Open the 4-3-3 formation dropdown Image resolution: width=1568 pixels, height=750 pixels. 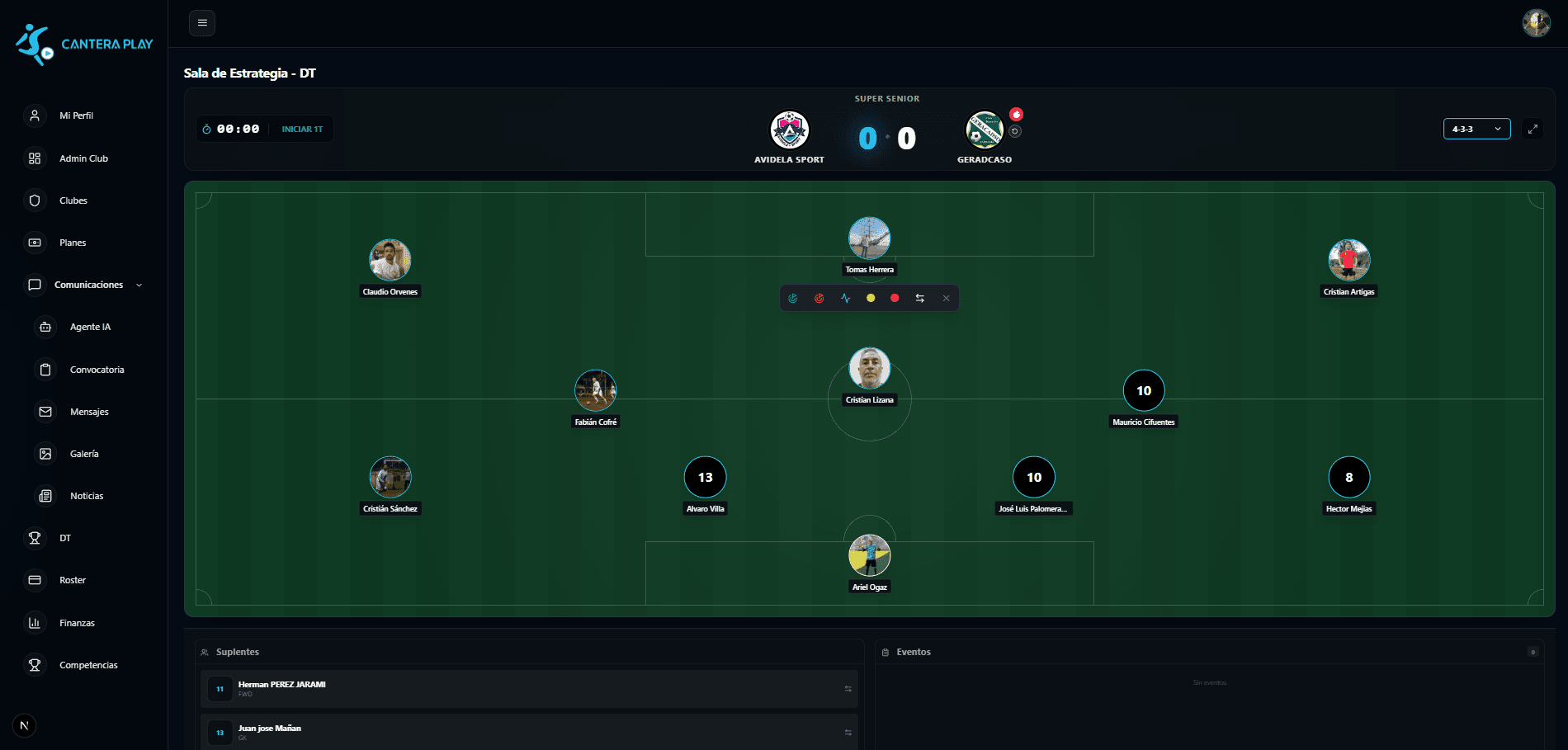[x=1476, y=130]
